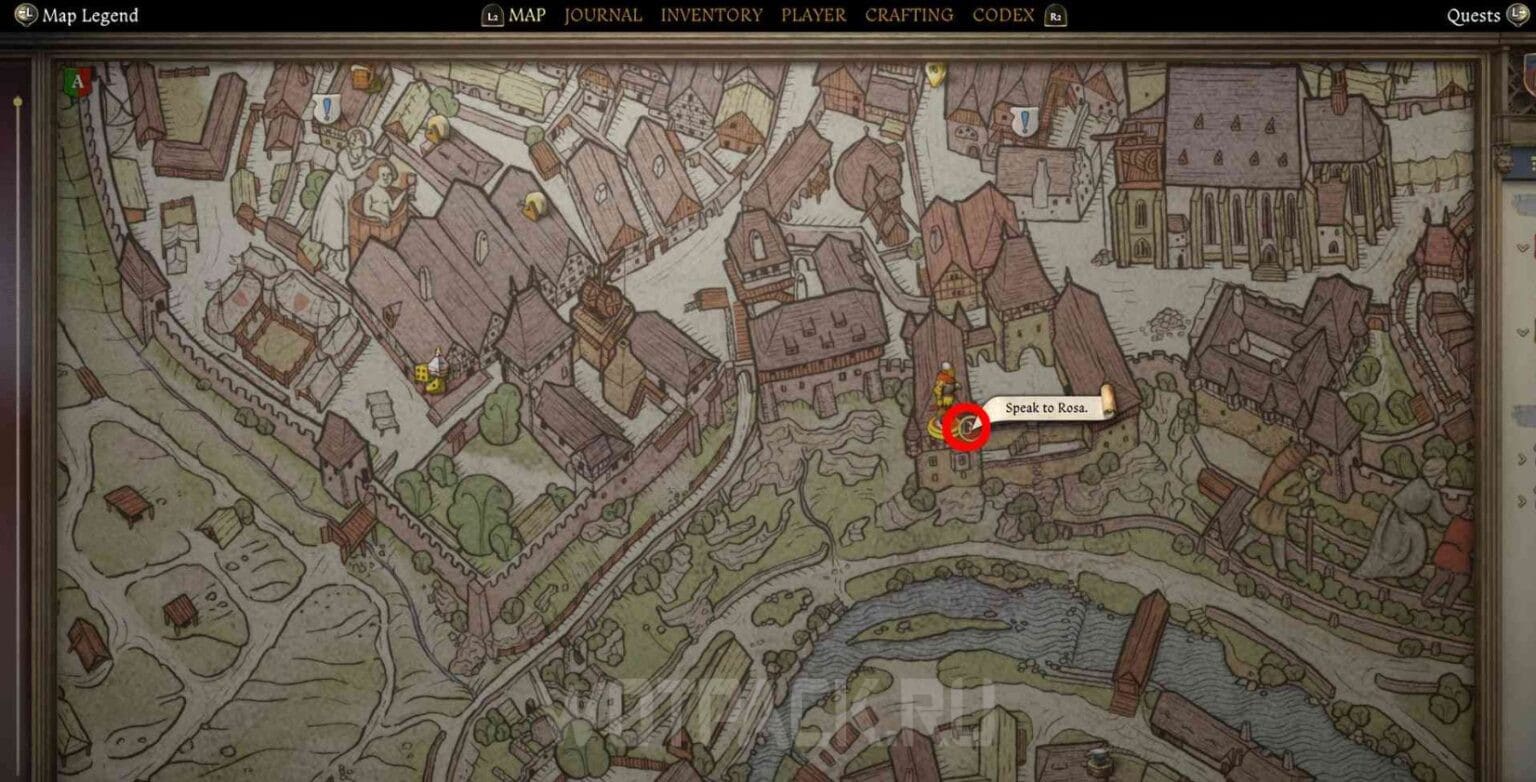
Task: Click the Speak to Rosa quest banner
Action: coord(1046,409)
